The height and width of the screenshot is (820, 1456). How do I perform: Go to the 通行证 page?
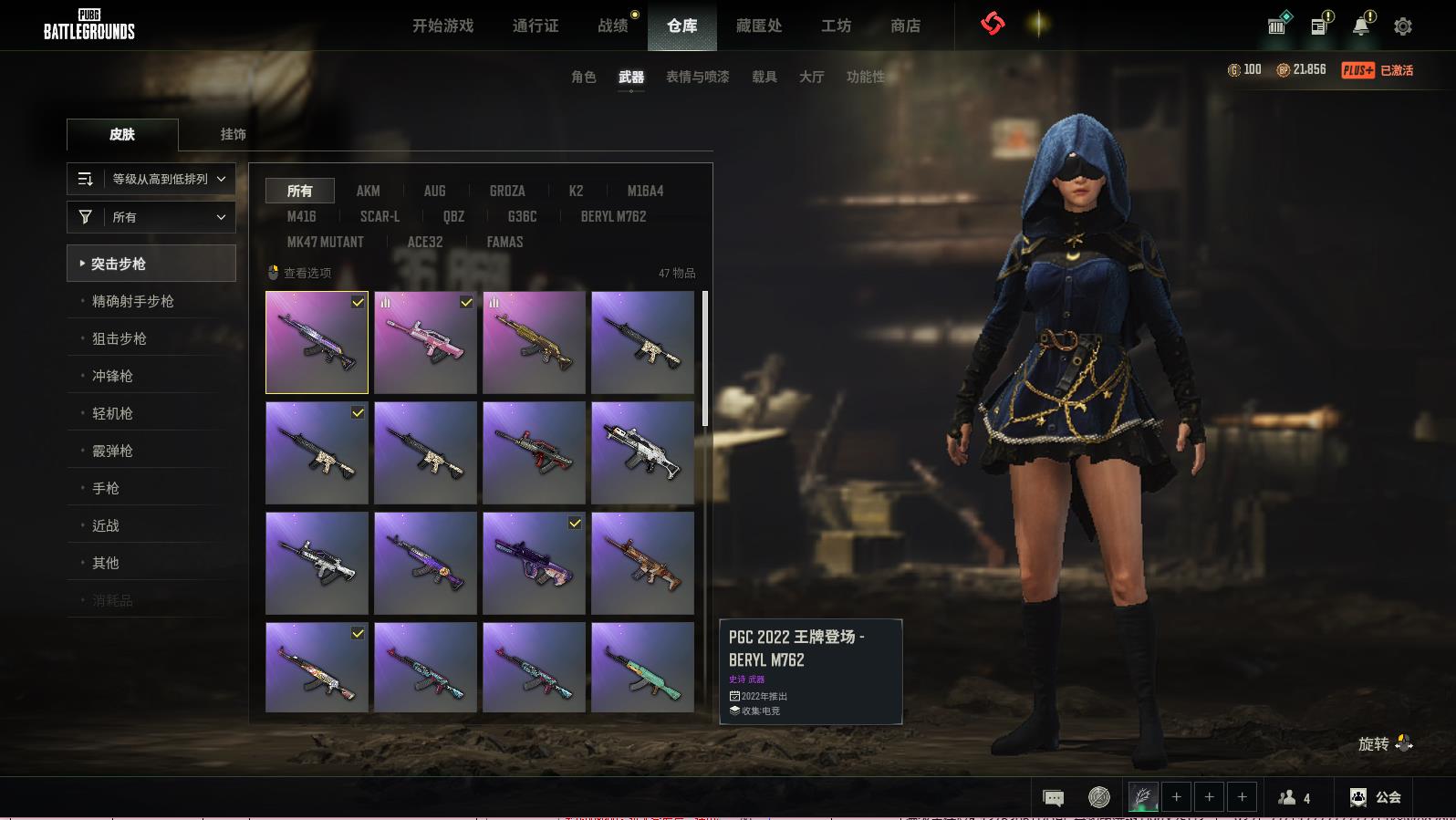[536, 26]
